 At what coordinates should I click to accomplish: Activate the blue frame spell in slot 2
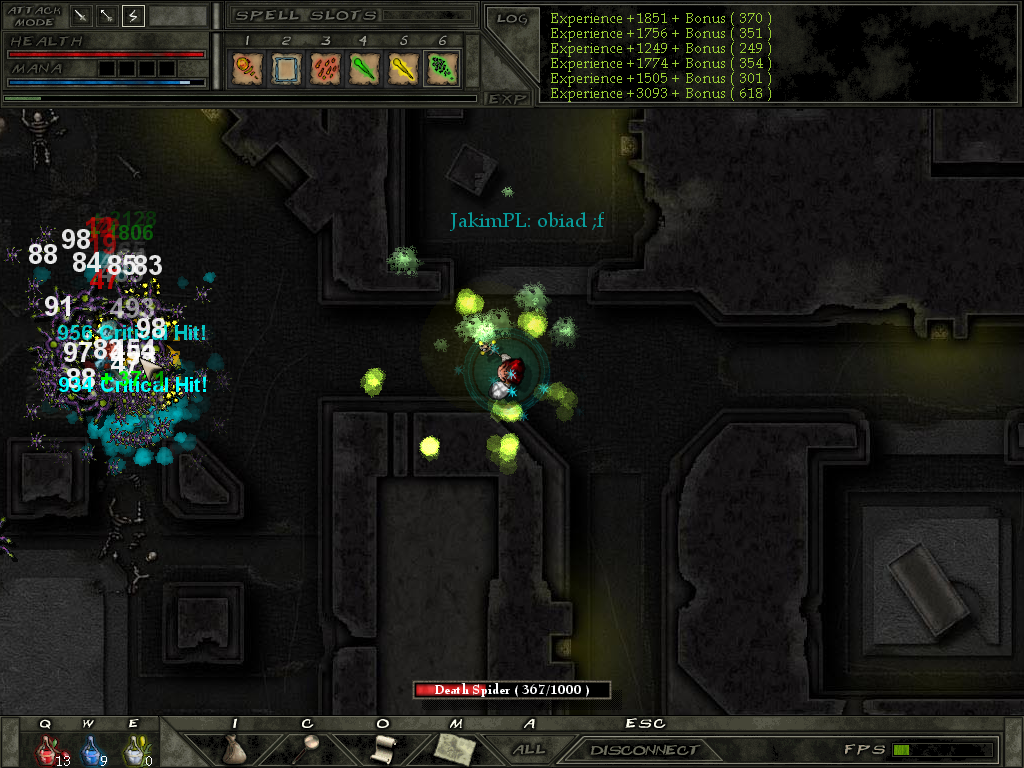[286, 68]
